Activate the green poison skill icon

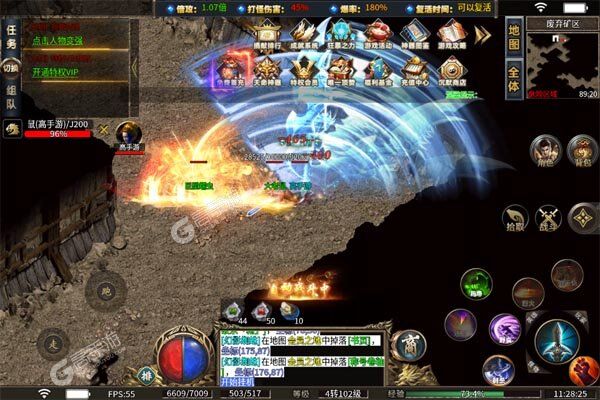(x=475, y=284)
